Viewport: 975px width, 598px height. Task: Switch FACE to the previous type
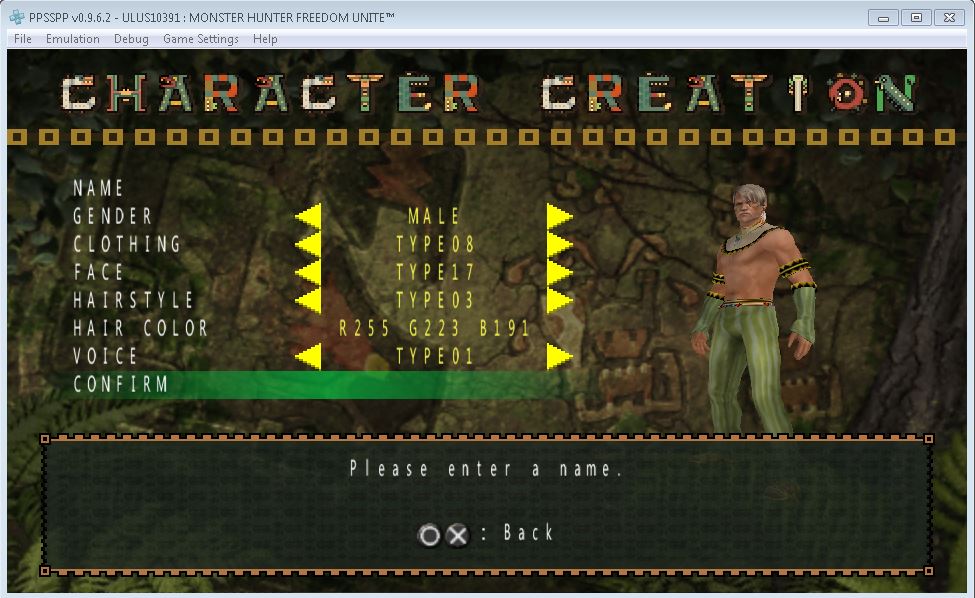308,272
